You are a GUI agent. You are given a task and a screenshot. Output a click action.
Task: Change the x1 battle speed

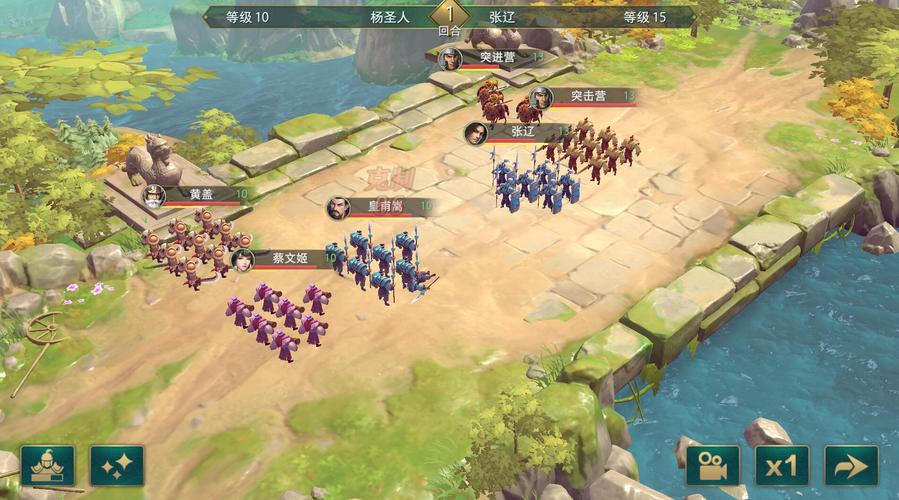[x=781, y=466]
